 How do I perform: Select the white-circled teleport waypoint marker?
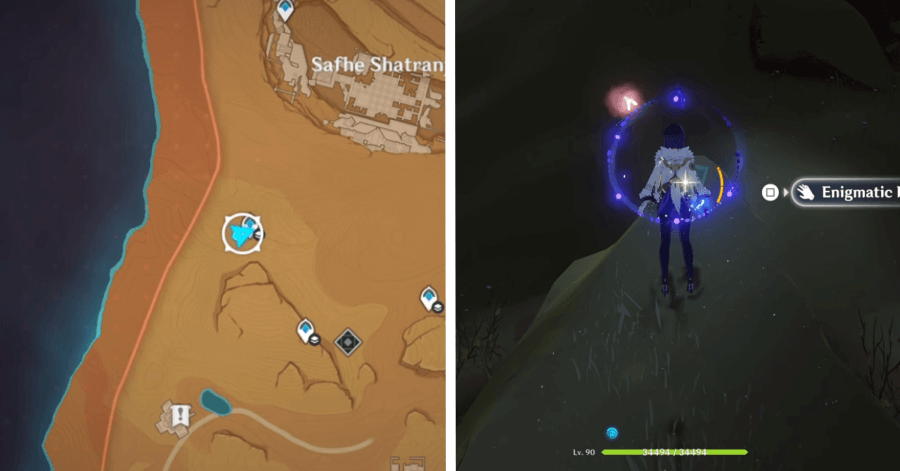(242, 233)
